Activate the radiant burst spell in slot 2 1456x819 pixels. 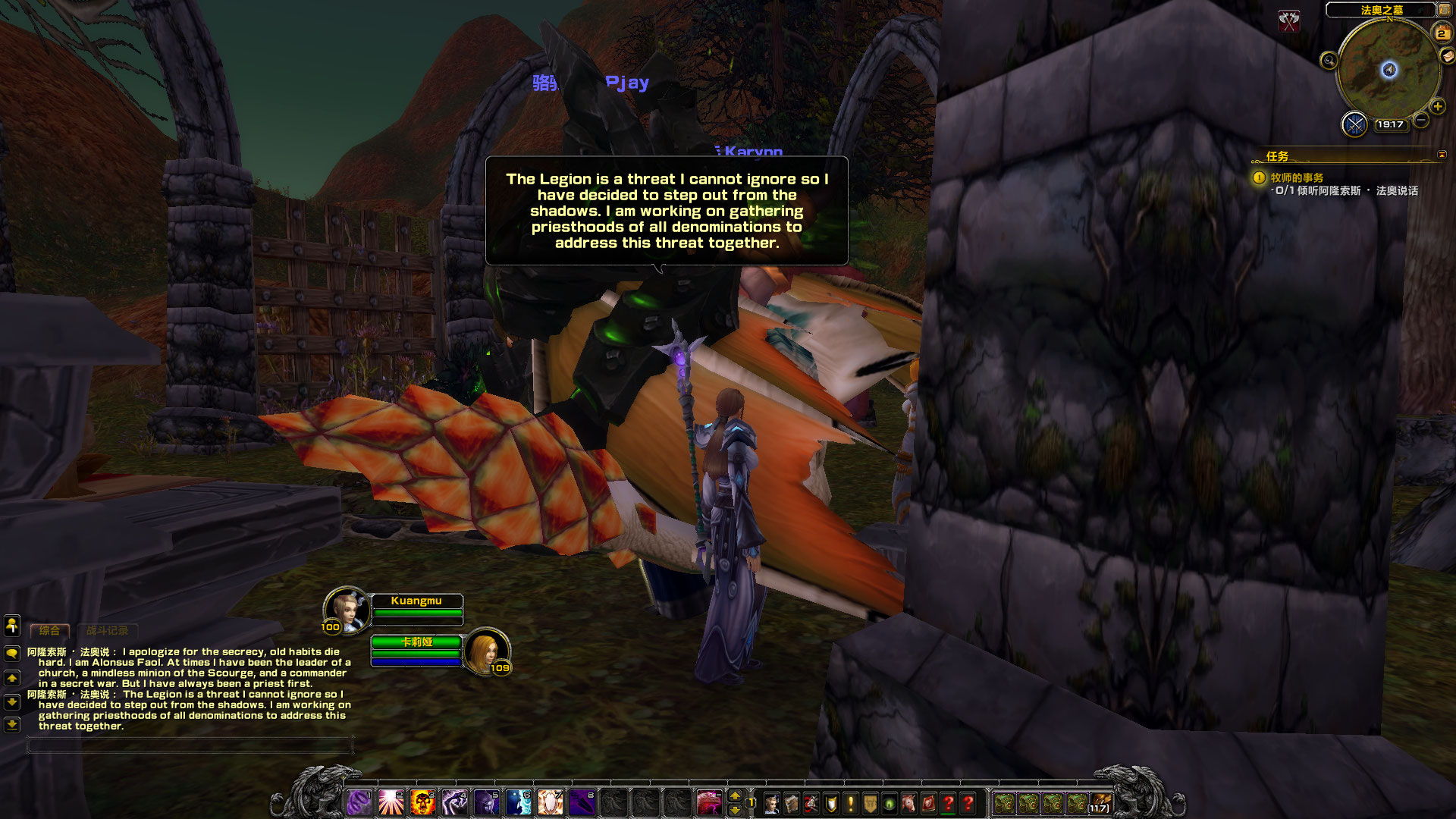[391, 802]
